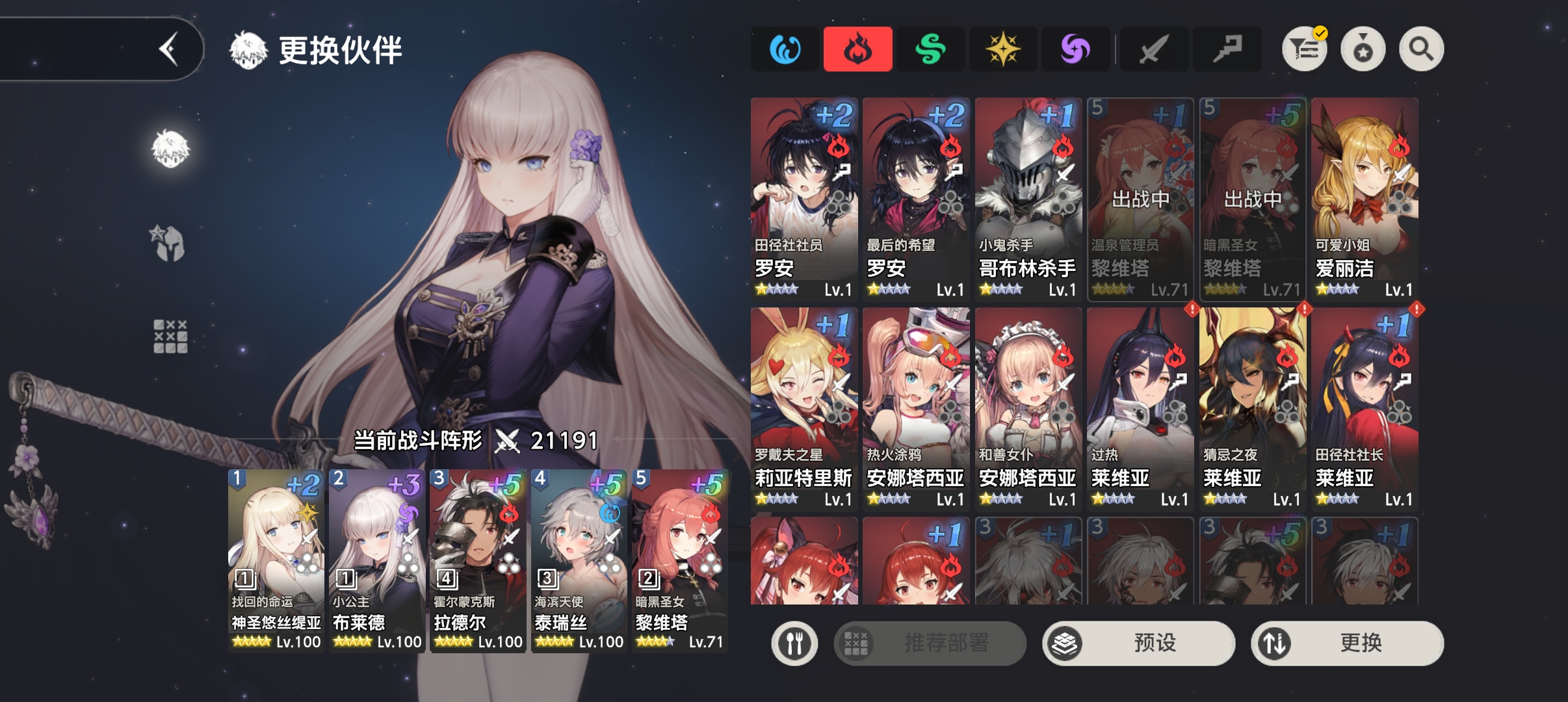1568x702 pixels.
Task: Toggle the light element filter
Action: (1004, 49)
